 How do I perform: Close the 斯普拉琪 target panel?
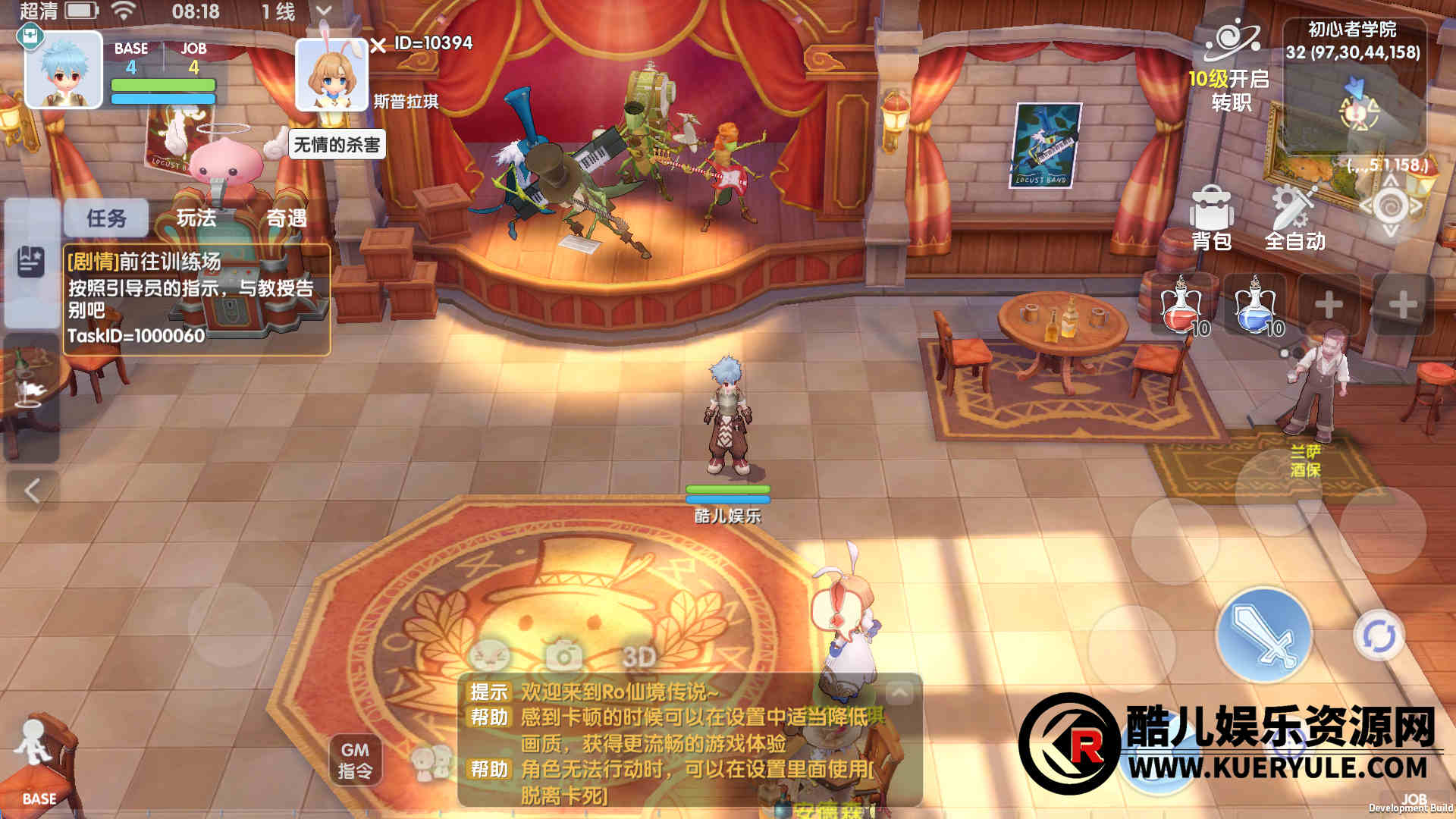pos(378,45)
